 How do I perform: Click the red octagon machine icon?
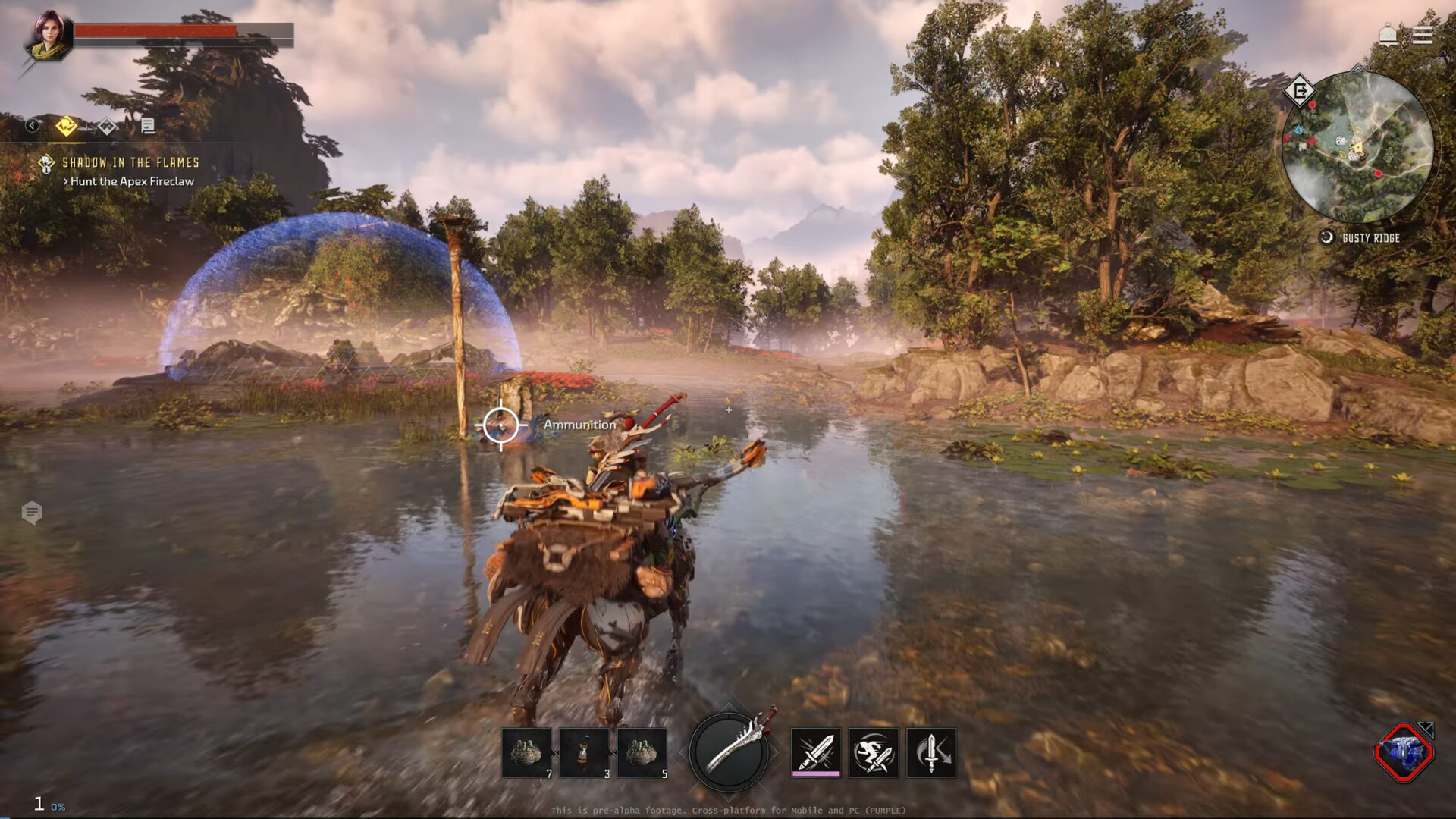point(1403,753)
